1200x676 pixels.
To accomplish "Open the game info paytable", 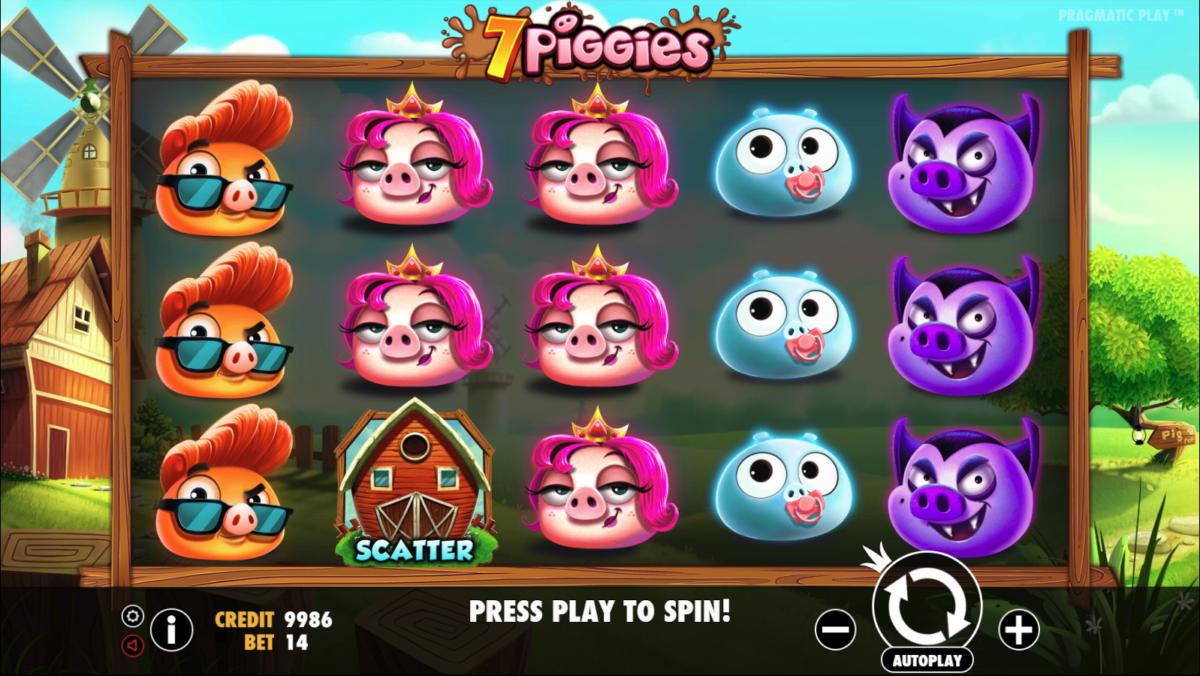I will [172, 630].
